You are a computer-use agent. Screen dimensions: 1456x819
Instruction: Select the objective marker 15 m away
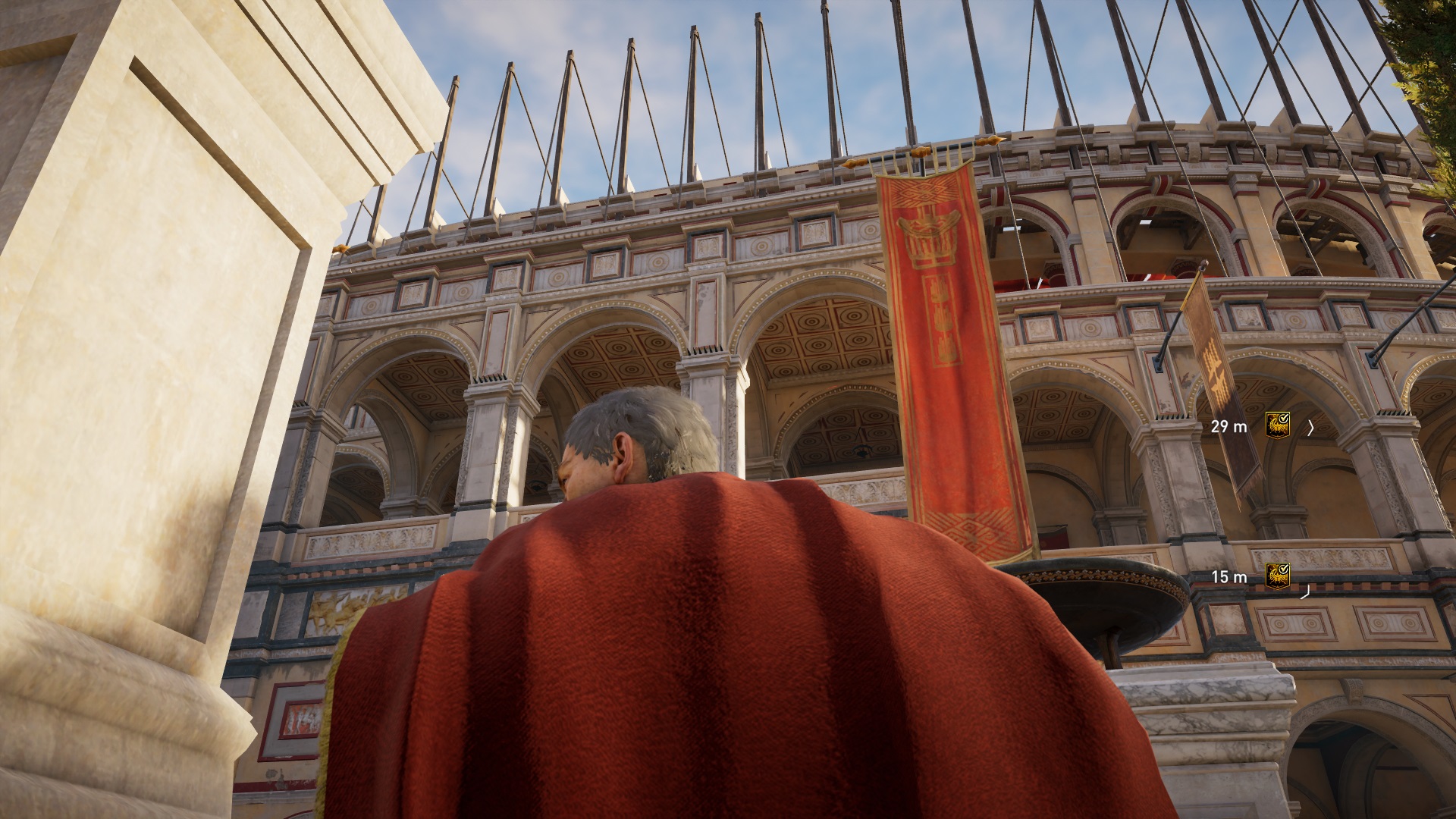[1278, 576]
